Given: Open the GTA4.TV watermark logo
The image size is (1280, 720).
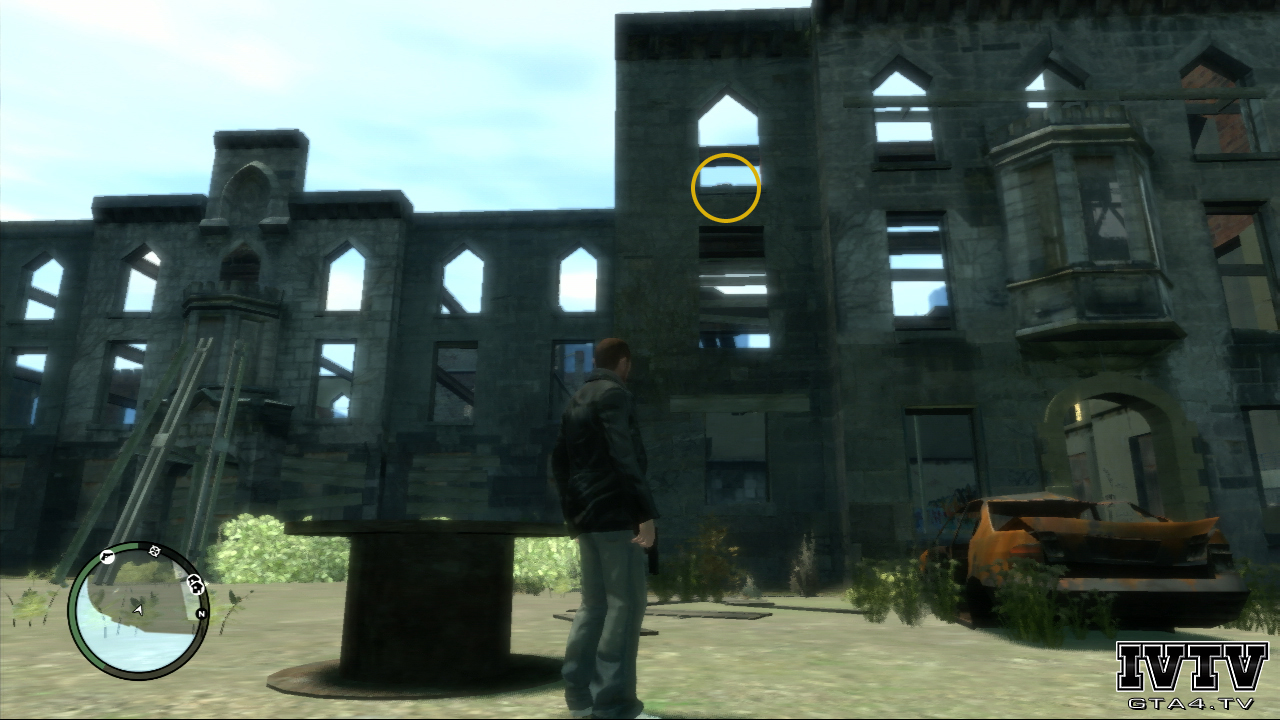Looking at the screenshot, I should pos(1191,677).
